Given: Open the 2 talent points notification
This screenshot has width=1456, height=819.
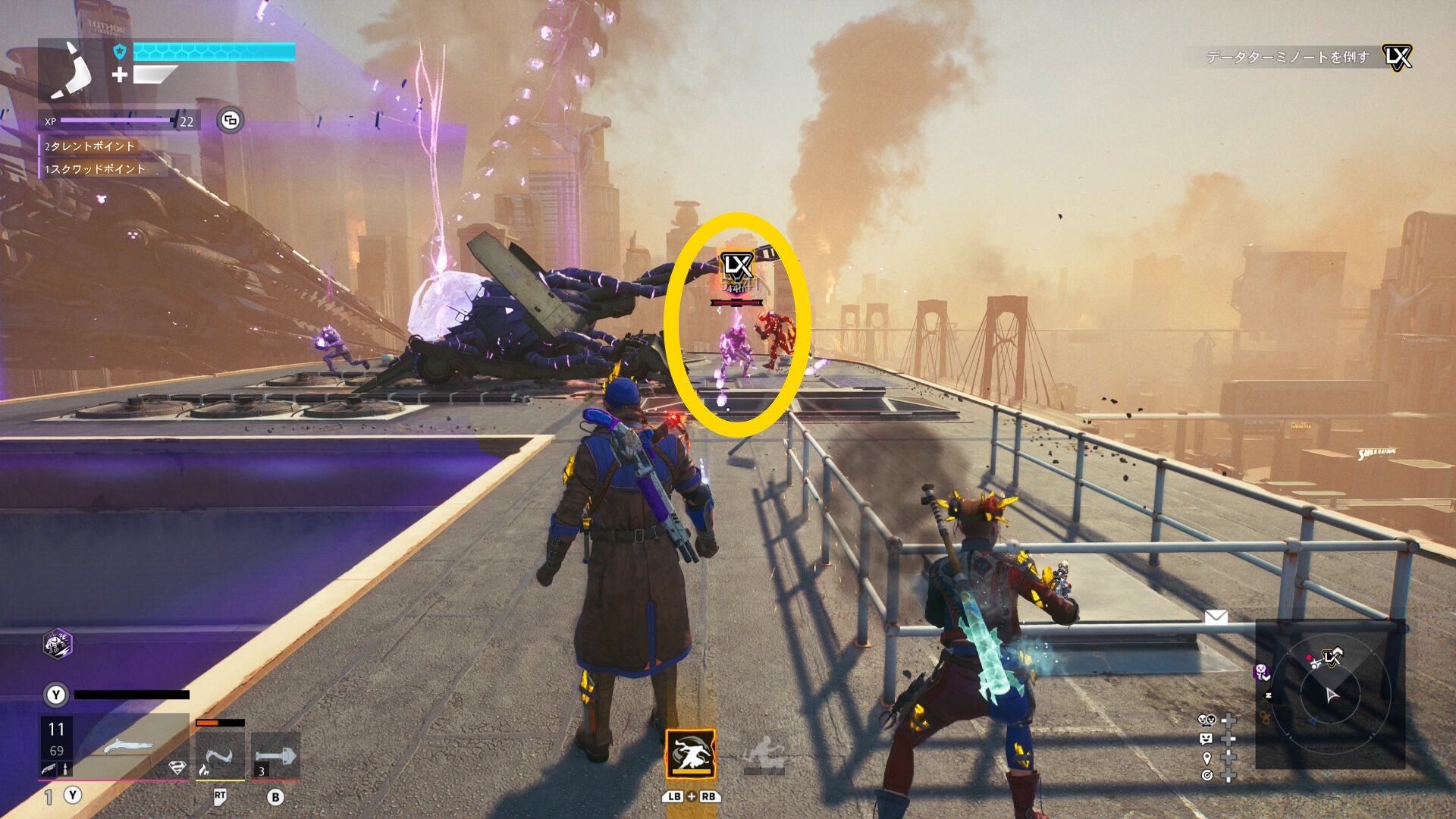Looking at the screenshot, I should (x=89, y=146).
